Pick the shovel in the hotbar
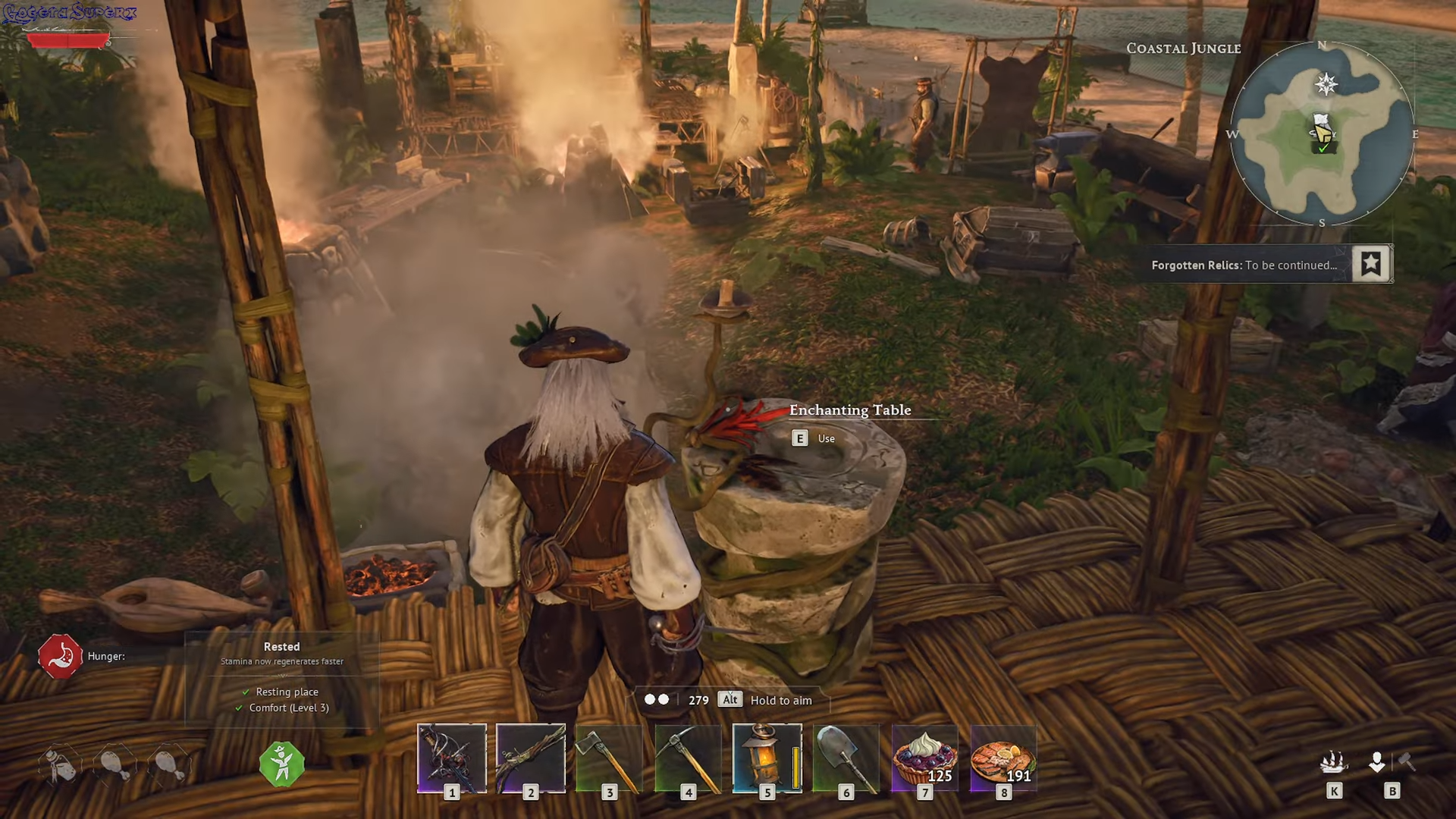 [x=846, y=758]
